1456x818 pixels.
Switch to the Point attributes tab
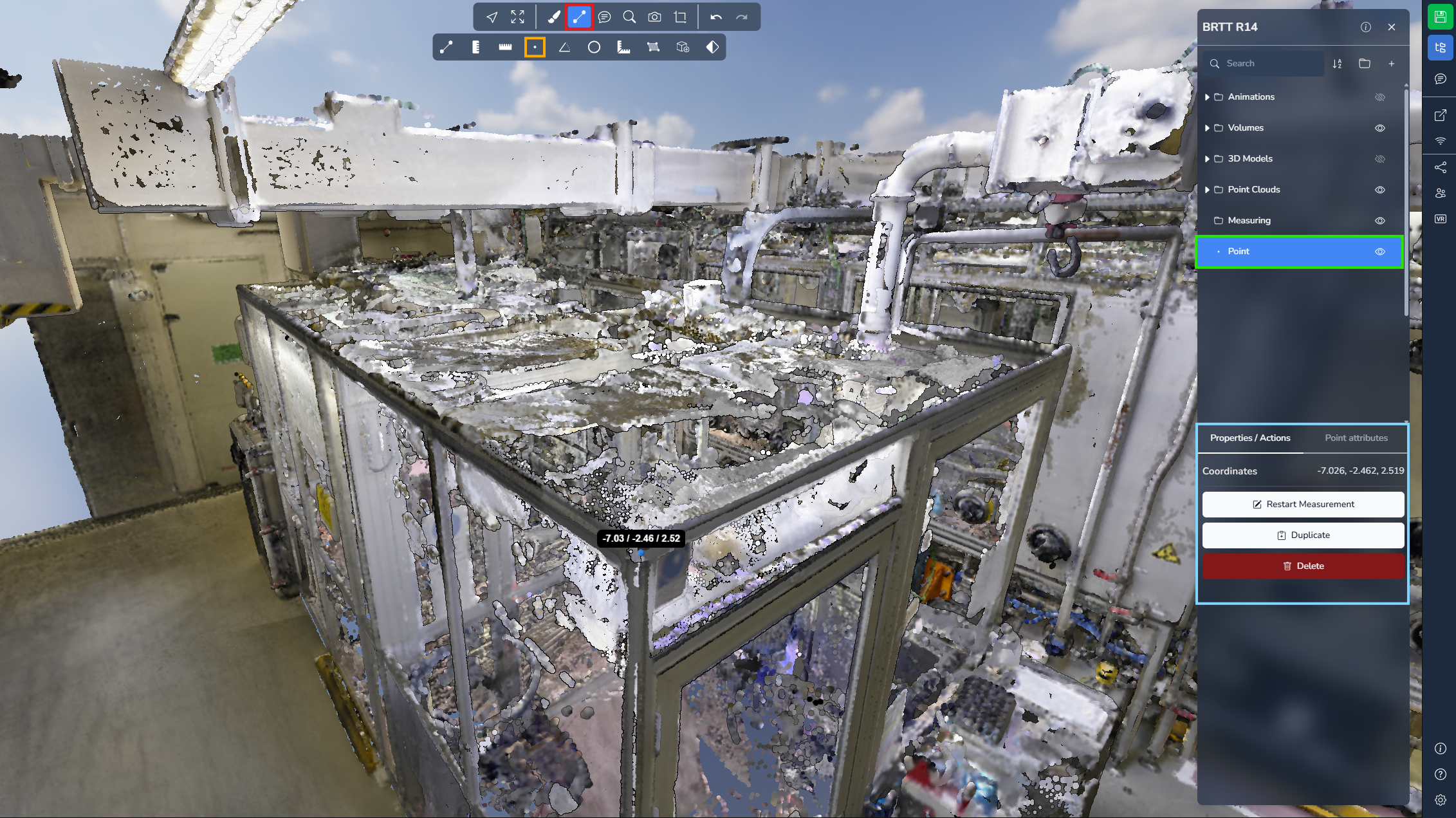[1356, 438]
